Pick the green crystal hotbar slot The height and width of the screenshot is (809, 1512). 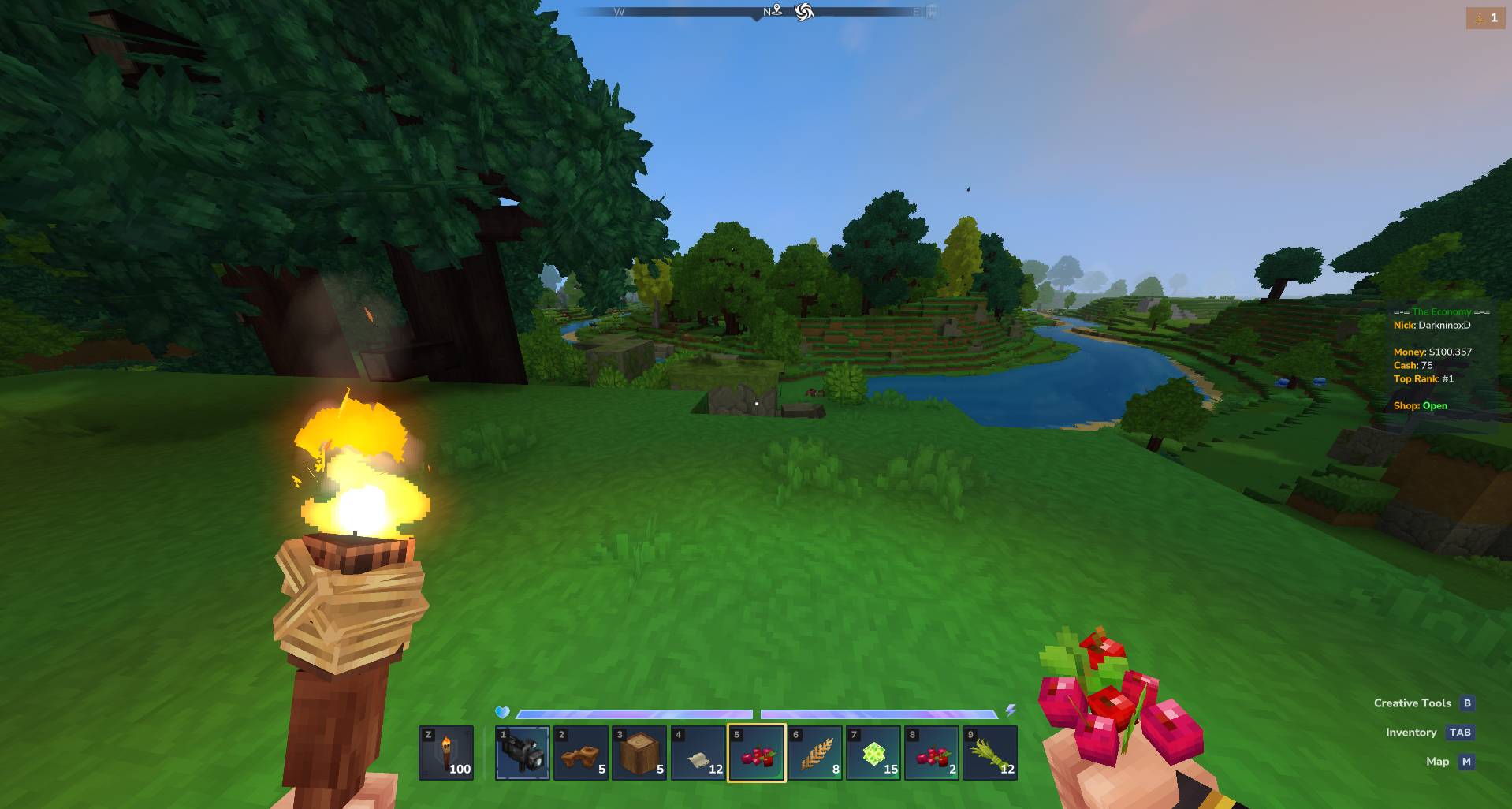pos(873,753)
